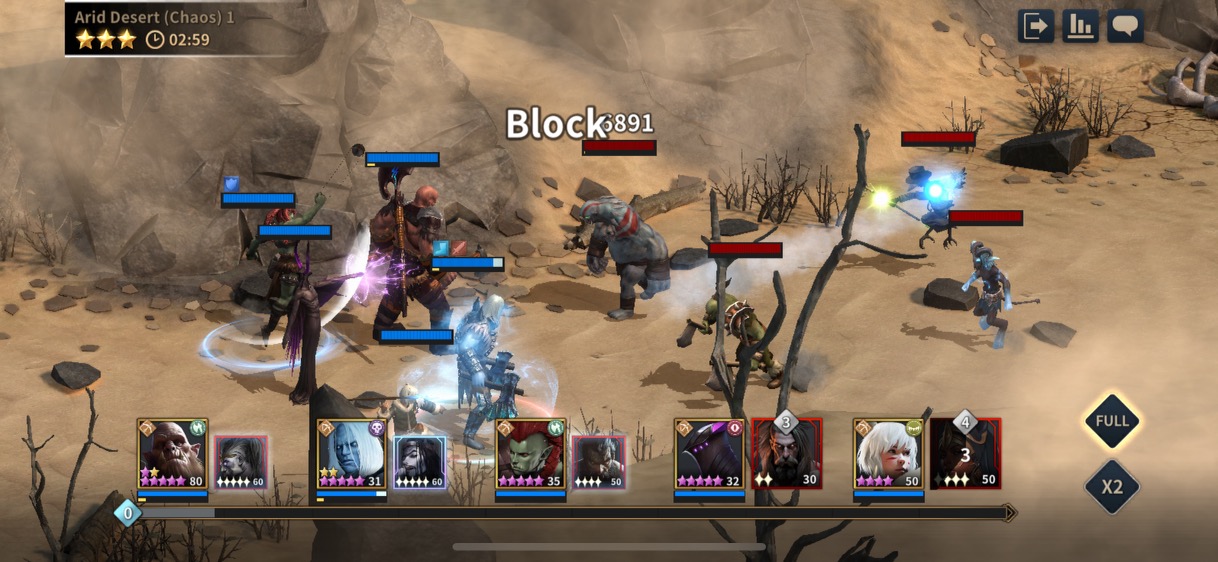Exit the battle with the leave arrow button
This screenshot has height=562, width=1218.
[1036, 26]
